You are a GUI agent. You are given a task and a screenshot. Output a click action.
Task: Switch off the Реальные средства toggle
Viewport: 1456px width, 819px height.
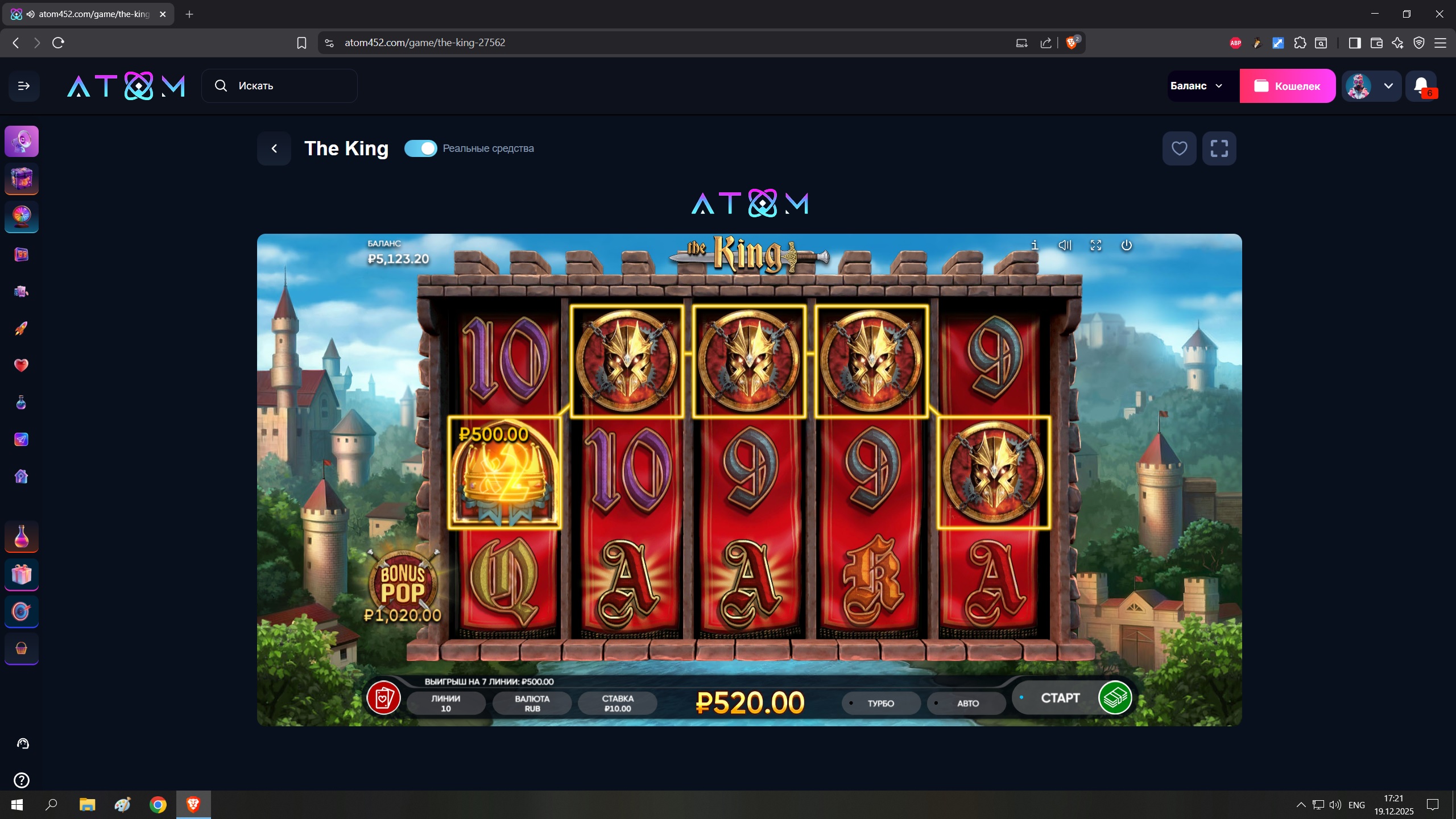pyautogui.click(x=420, y=148)
